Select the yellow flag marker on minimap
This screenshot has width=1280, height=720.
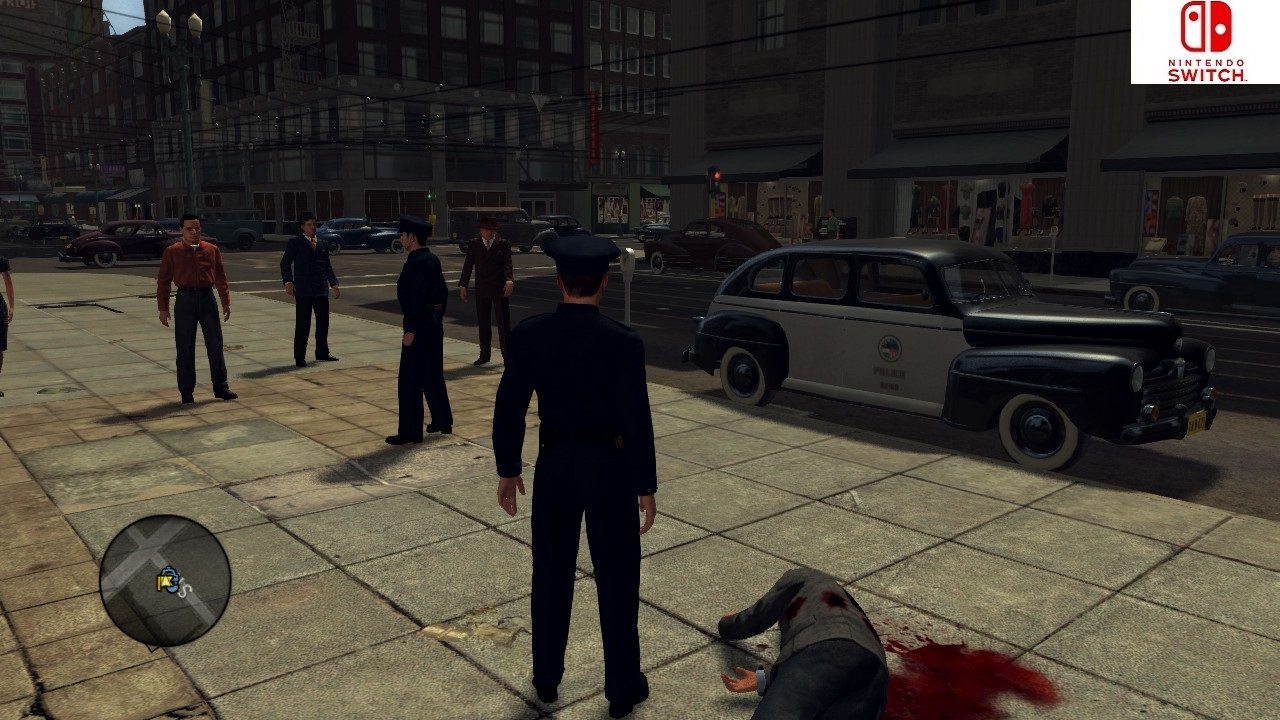165,582
